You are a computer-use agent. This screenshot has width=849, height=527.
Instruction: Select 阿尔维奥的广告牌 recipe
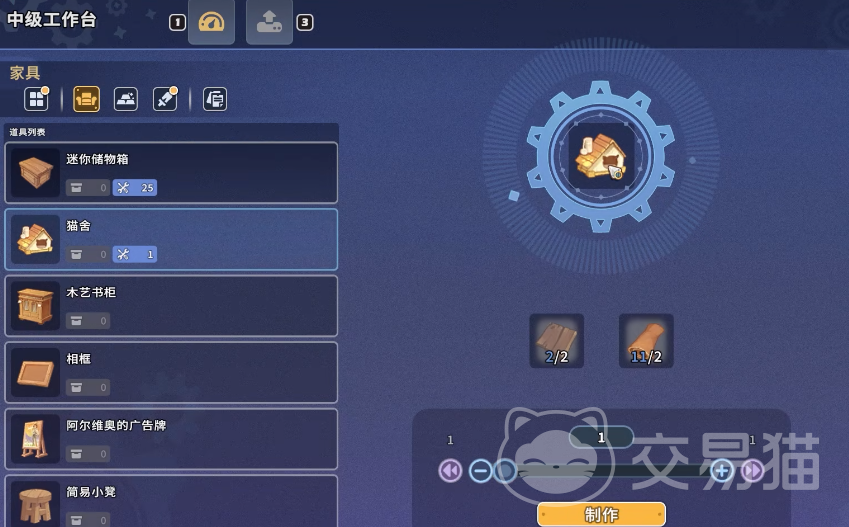[x=171, y=438]
